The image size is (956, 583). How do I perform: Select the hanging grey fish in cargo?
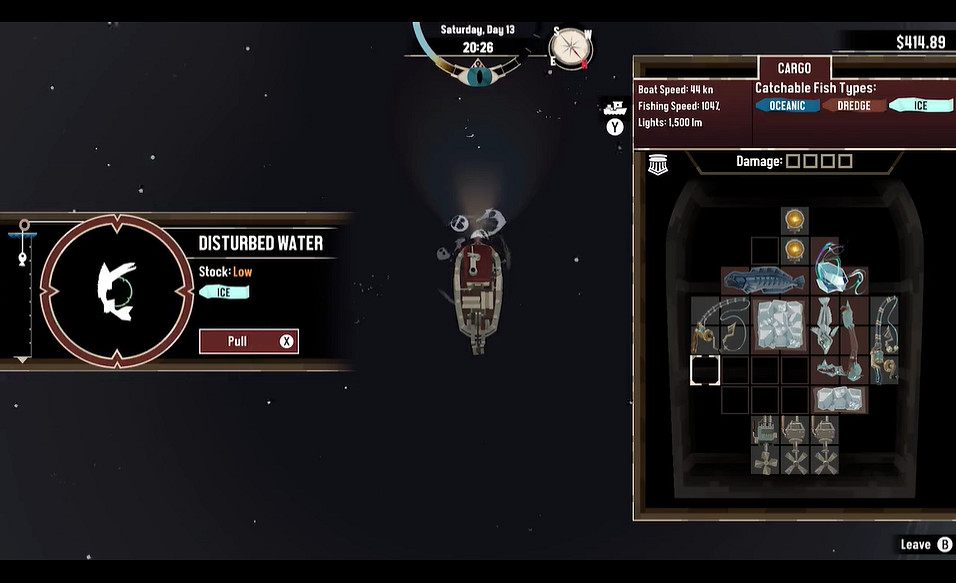coord(825,325)
